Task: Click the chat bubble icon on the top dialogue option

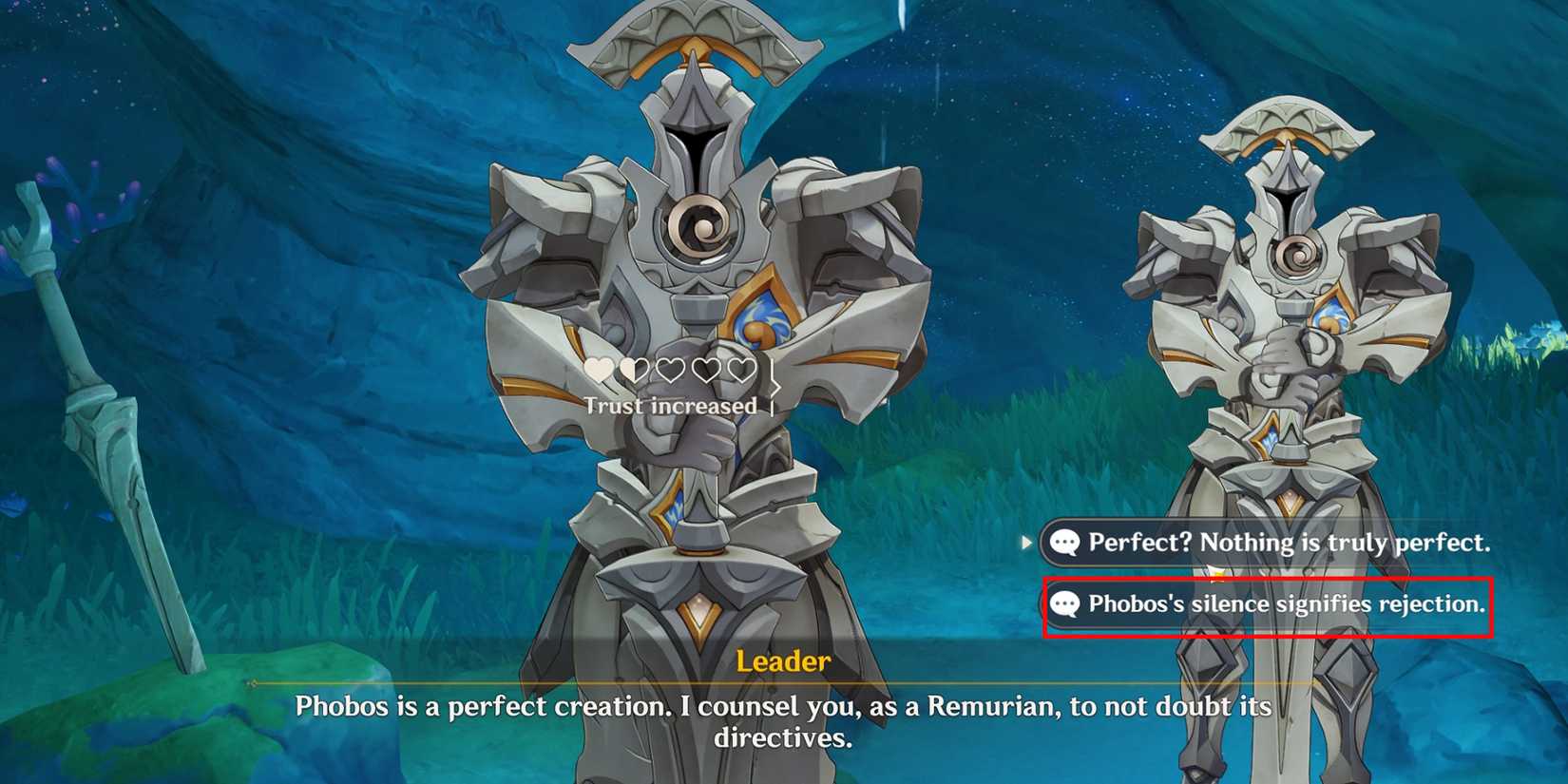Action: pyautogui.click(x=1064, y=543)
